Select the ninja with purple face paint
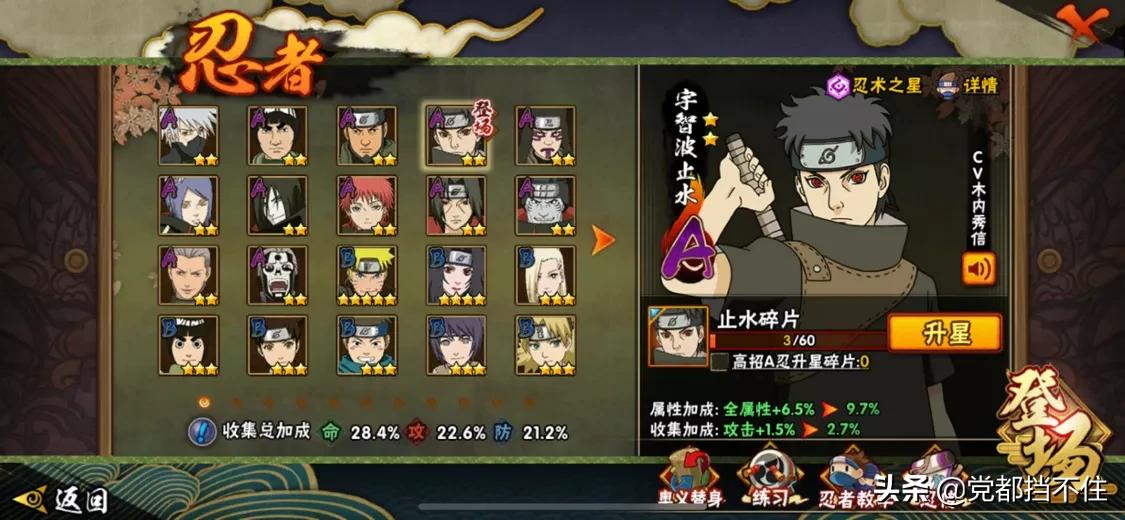The image size is (1125, 520). (x=545, y=135)
